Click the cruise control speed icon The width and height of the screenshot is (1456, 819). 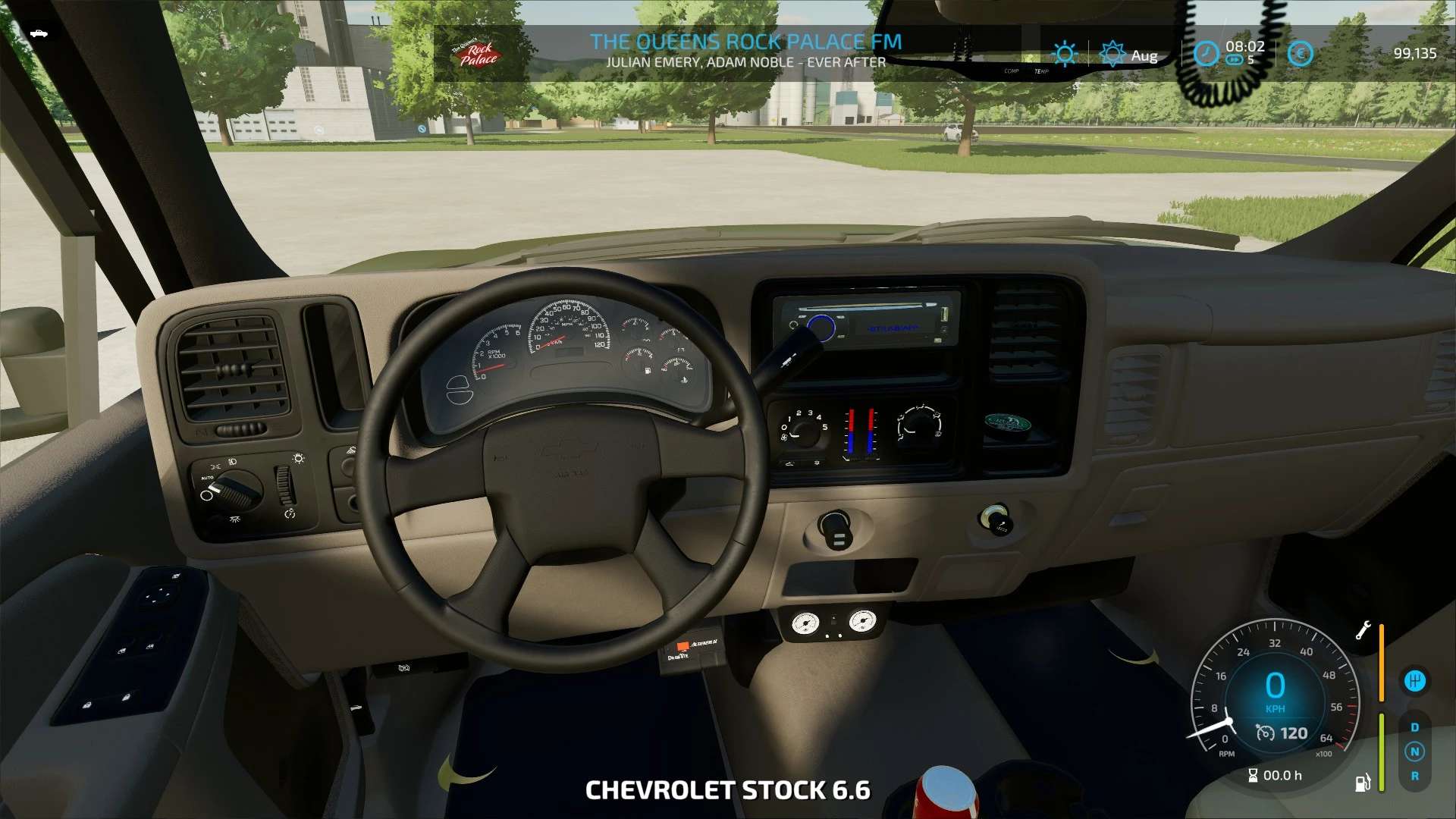[x=1265, y=733]
